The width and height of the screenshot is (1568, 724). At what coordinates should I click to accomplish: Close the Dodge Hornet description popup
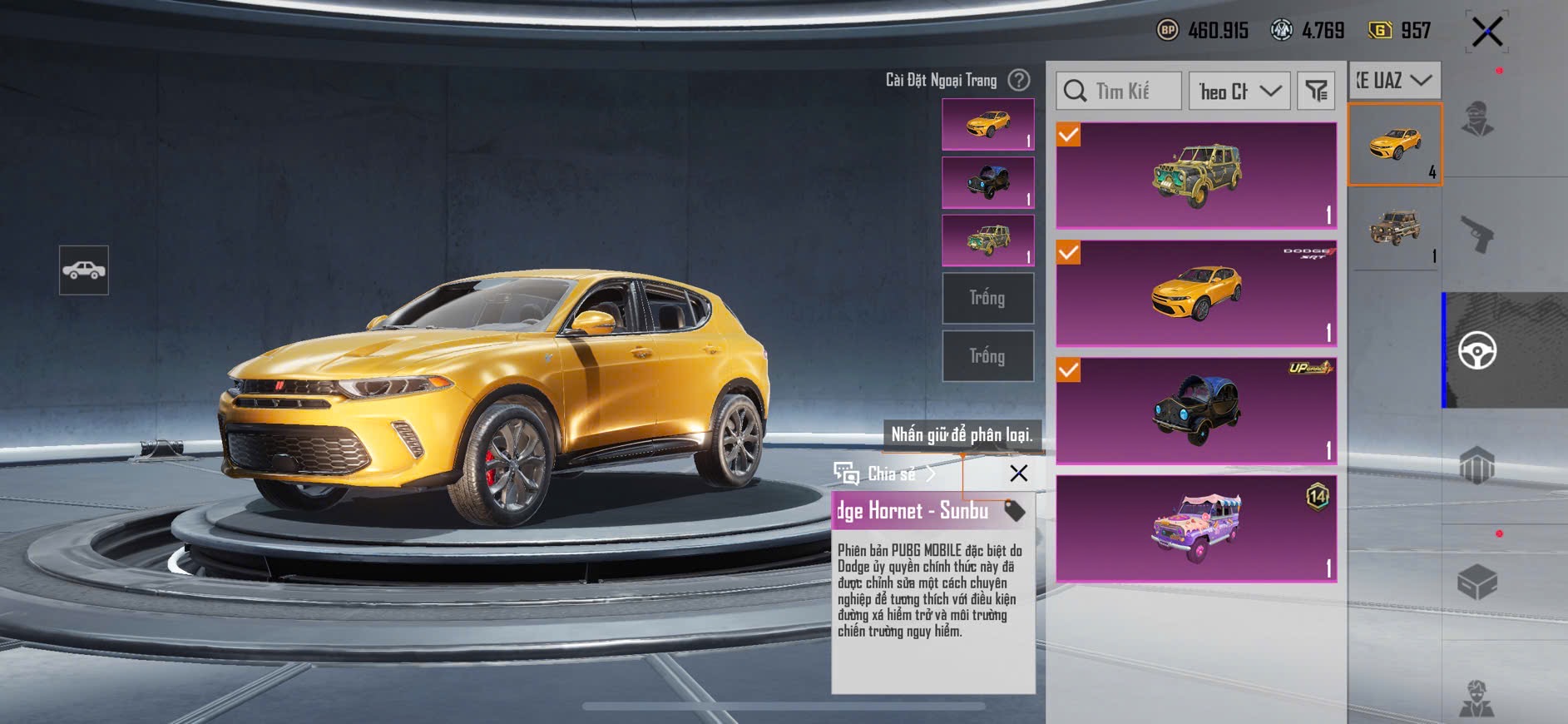[1018, 474]
